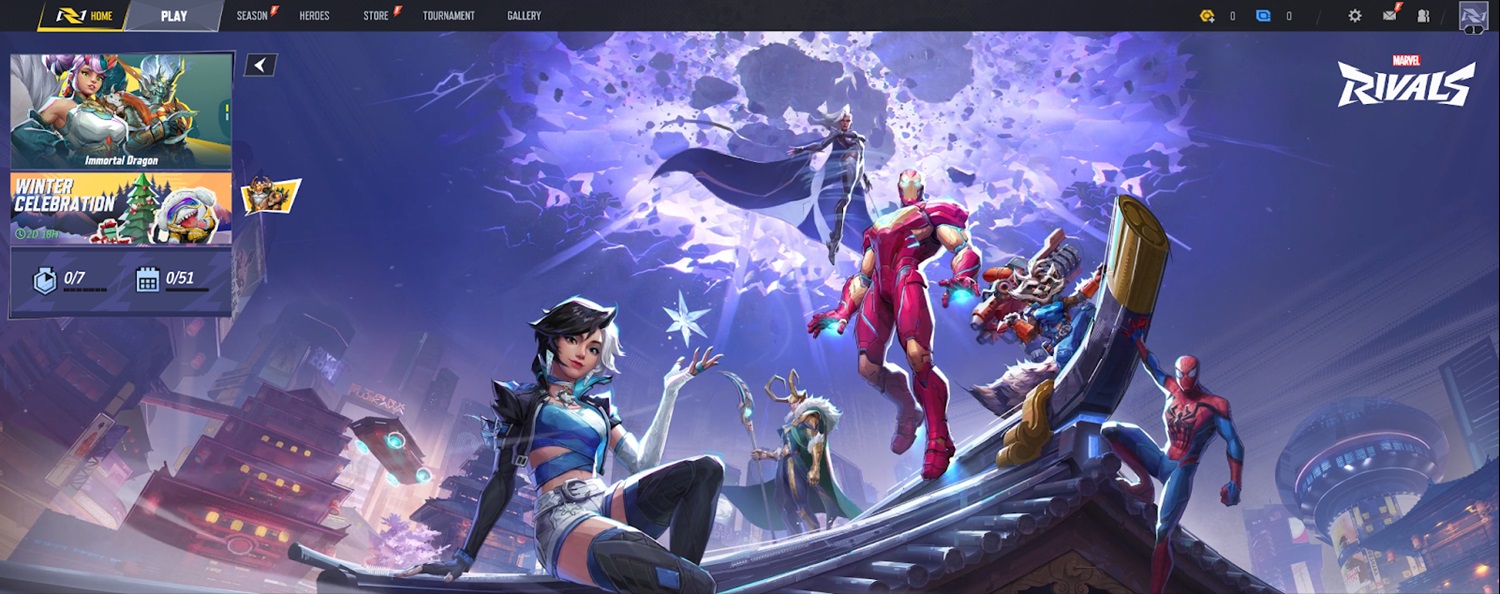Open the Immortal Dragon banner
This screenshot has width=1500, height=594.
121,110
